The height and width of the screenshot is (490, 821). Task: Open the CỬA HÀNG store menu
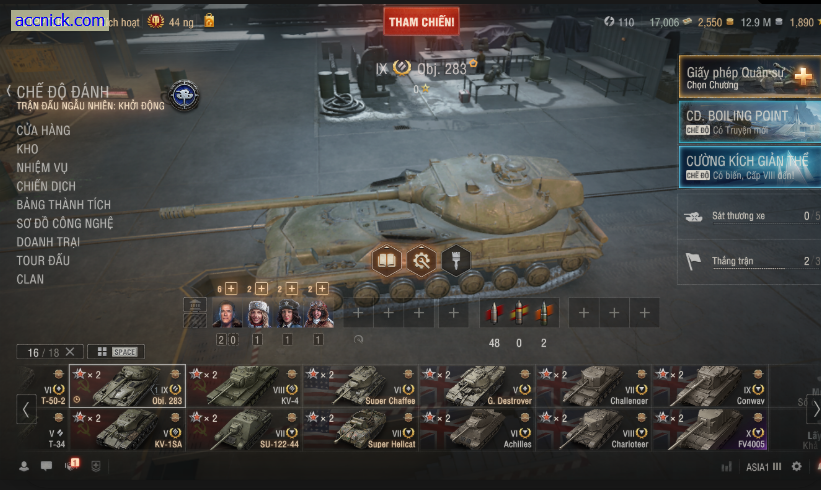pos(43,130)
